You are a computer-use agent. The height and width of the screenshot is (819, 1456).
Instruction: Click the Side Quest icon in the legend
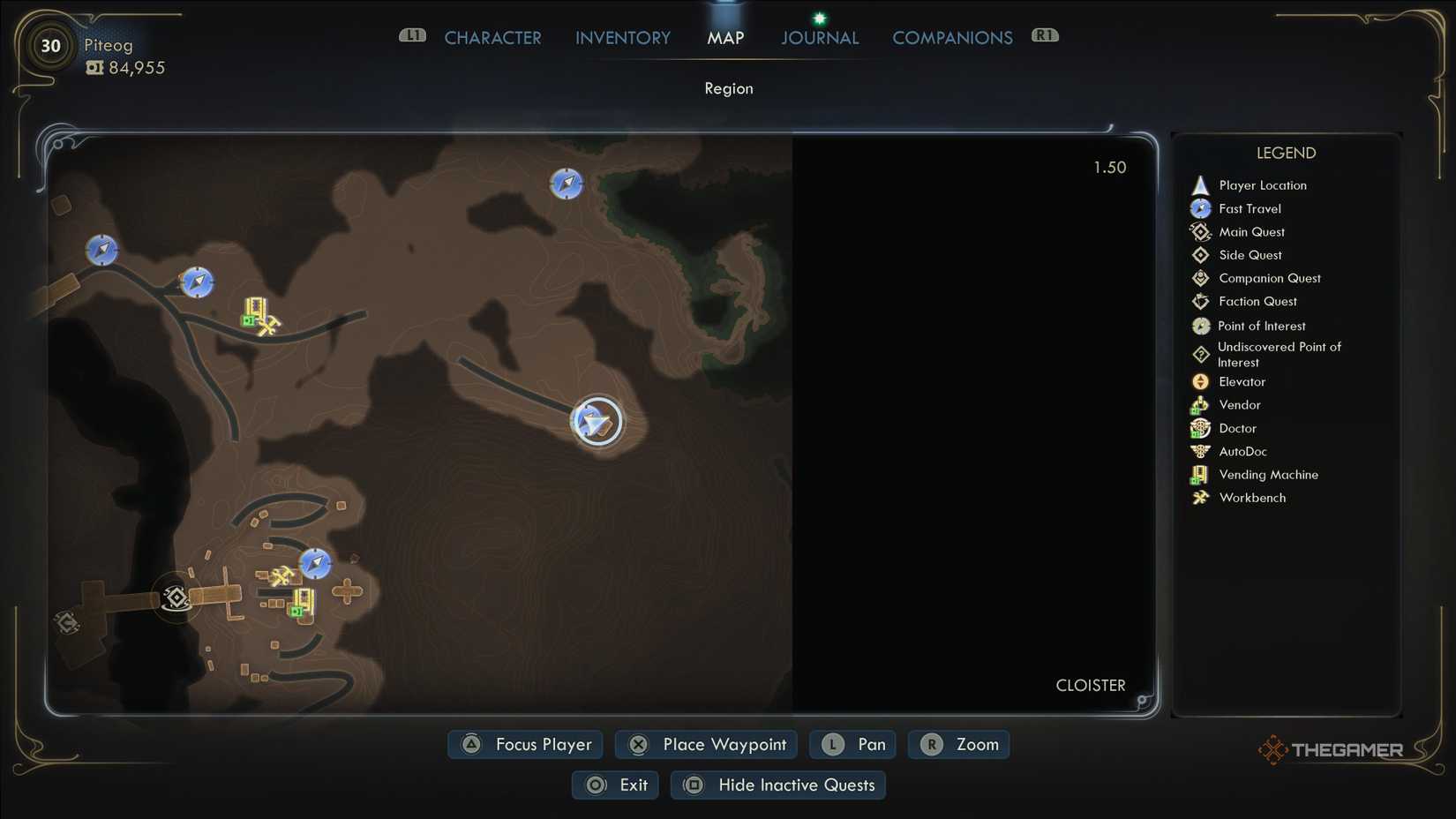[1200, 254]
